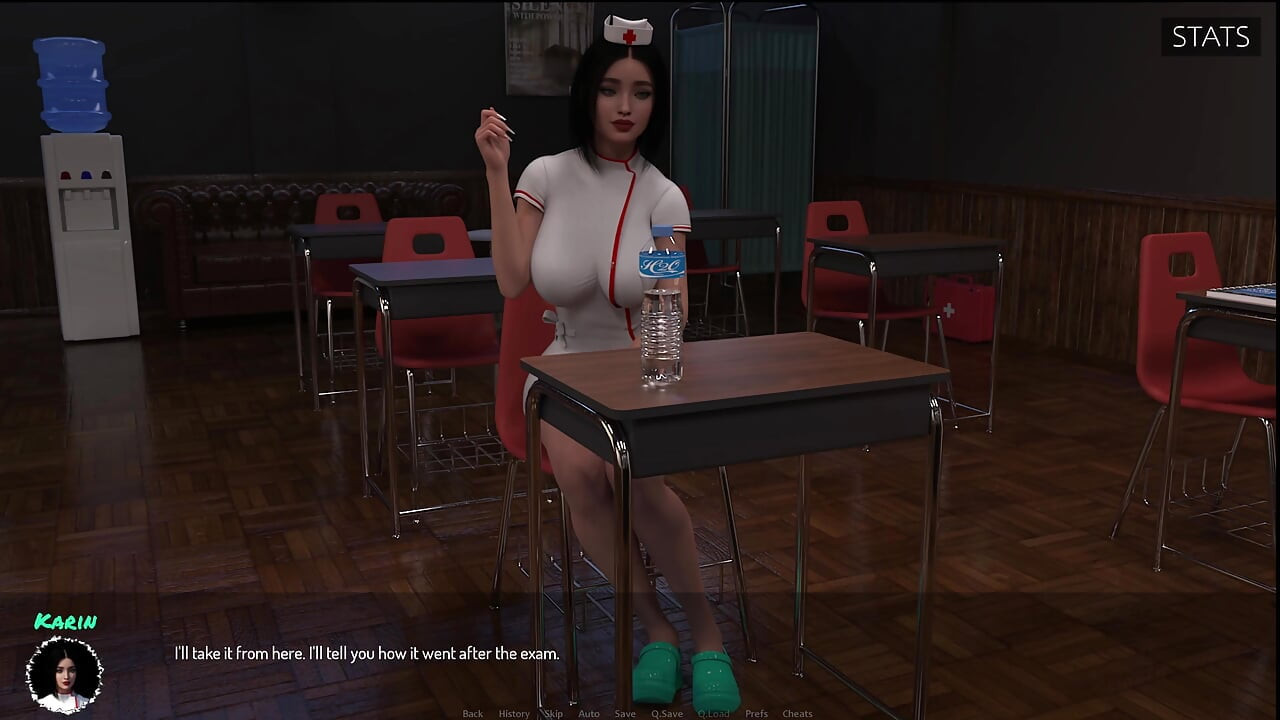Click the water bottle on the desk
Screen dimensions: 1280x720
pos(659,310)
